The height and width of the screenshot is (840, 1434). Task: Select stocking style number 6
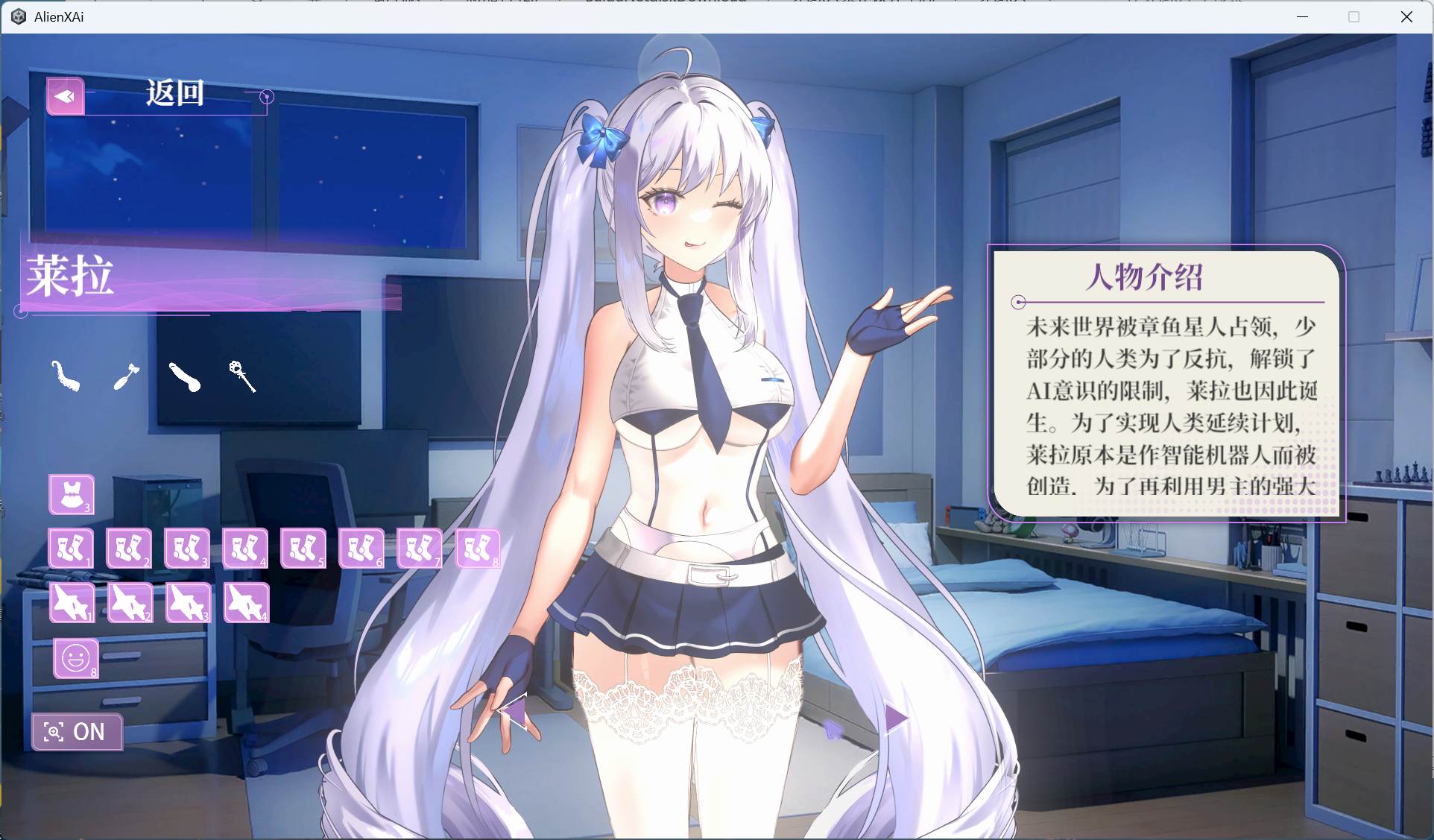coord(361,548)
